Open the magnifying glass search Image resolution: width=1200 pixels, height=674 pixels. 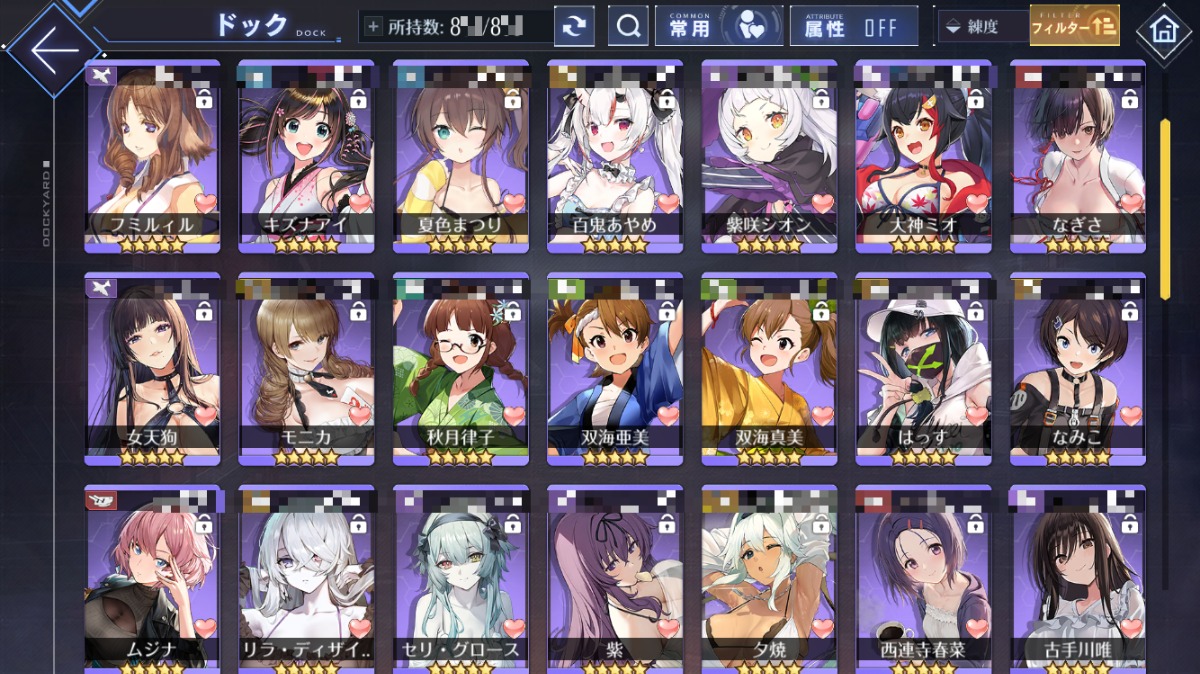[628, 26]
